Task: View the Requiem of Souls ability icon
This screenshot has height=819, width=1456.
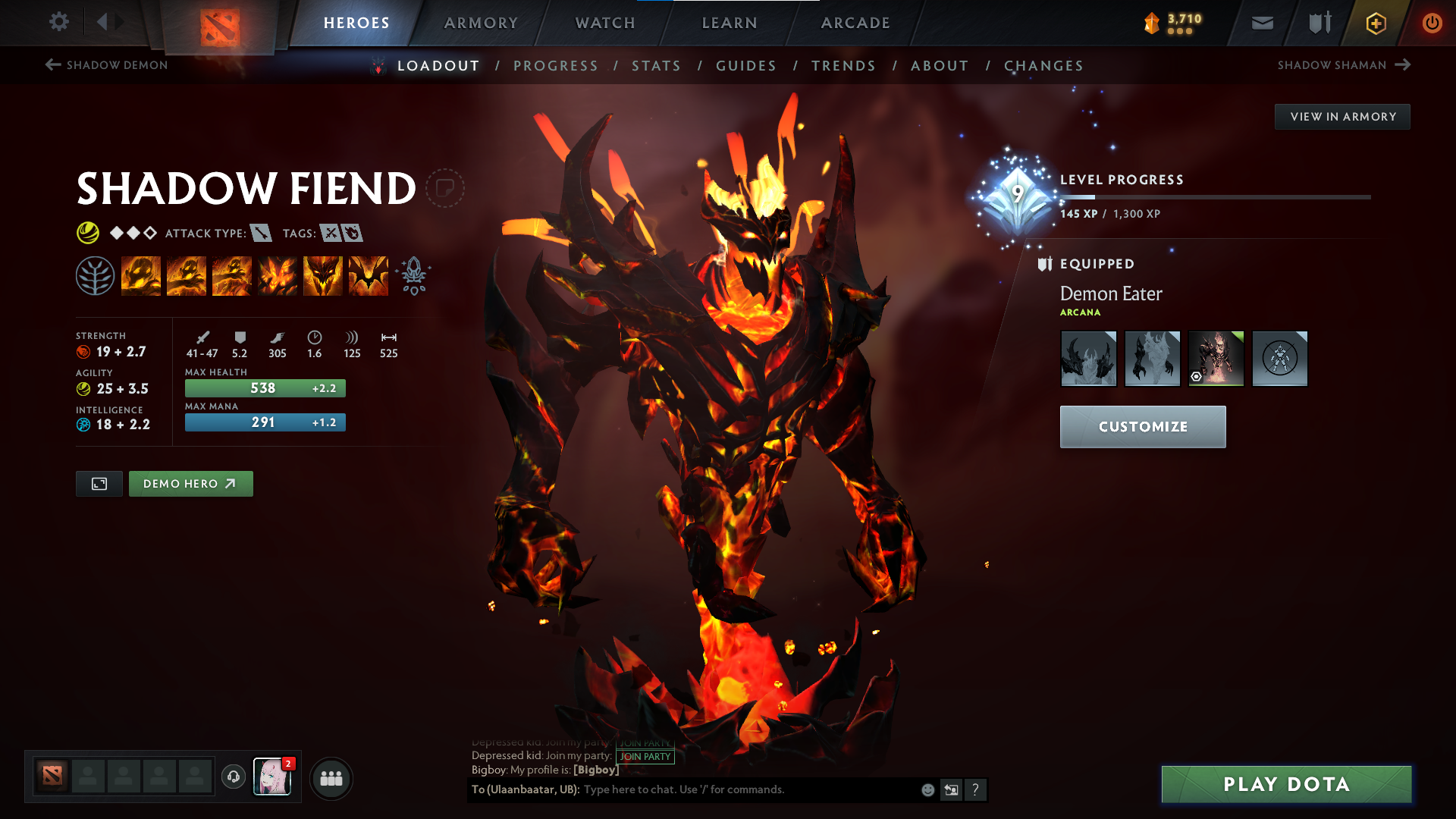Action: pyautogui.click(x=368, y=275)
